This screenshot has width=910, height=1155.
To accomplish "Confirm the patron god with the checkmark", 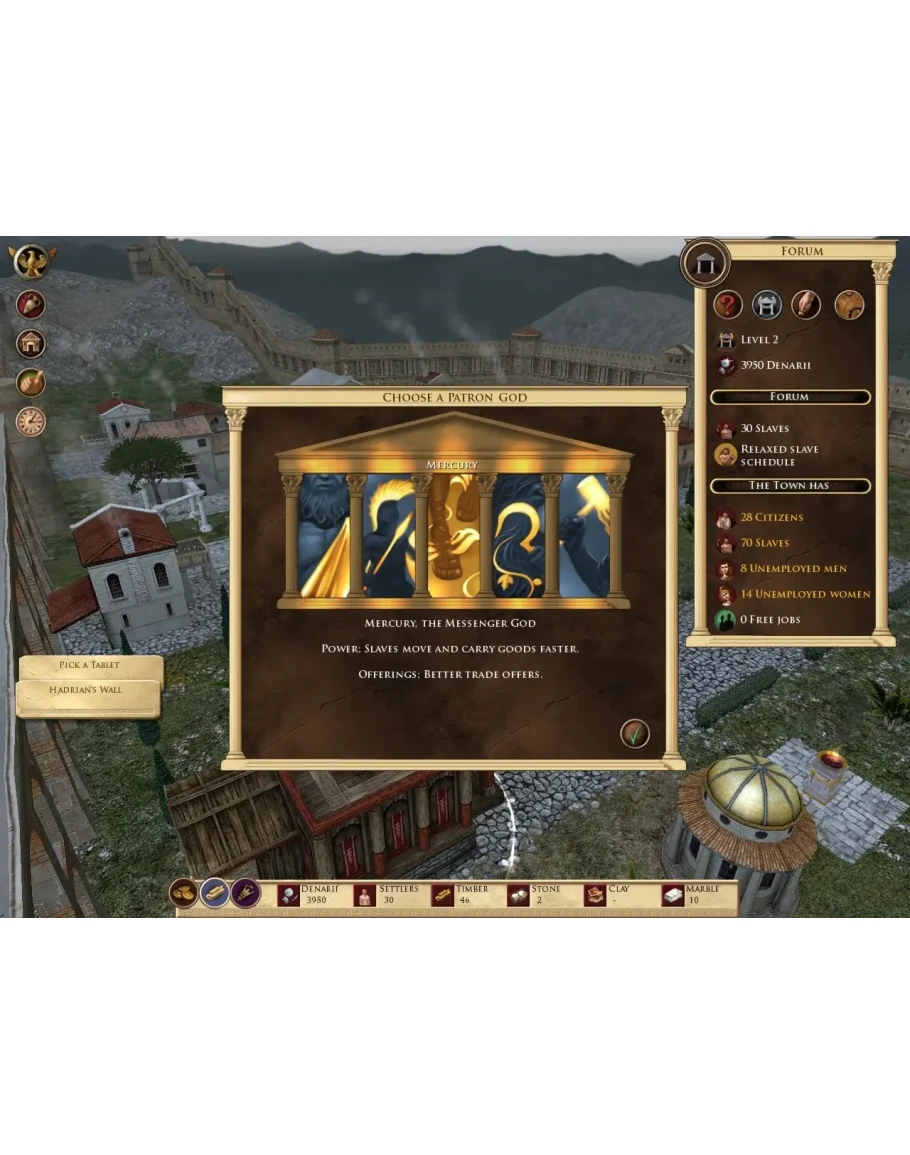I will 634,733.
